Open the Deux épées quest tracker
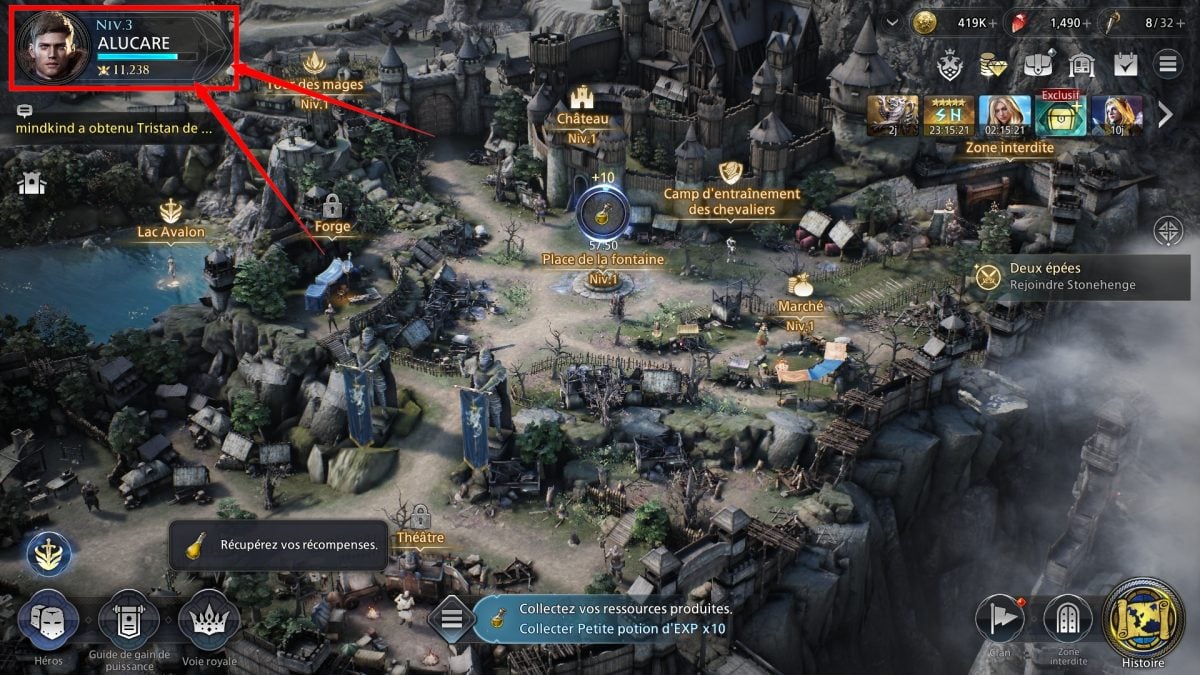Screen dimensions: 1200x675 click(x=1060, y=276)
